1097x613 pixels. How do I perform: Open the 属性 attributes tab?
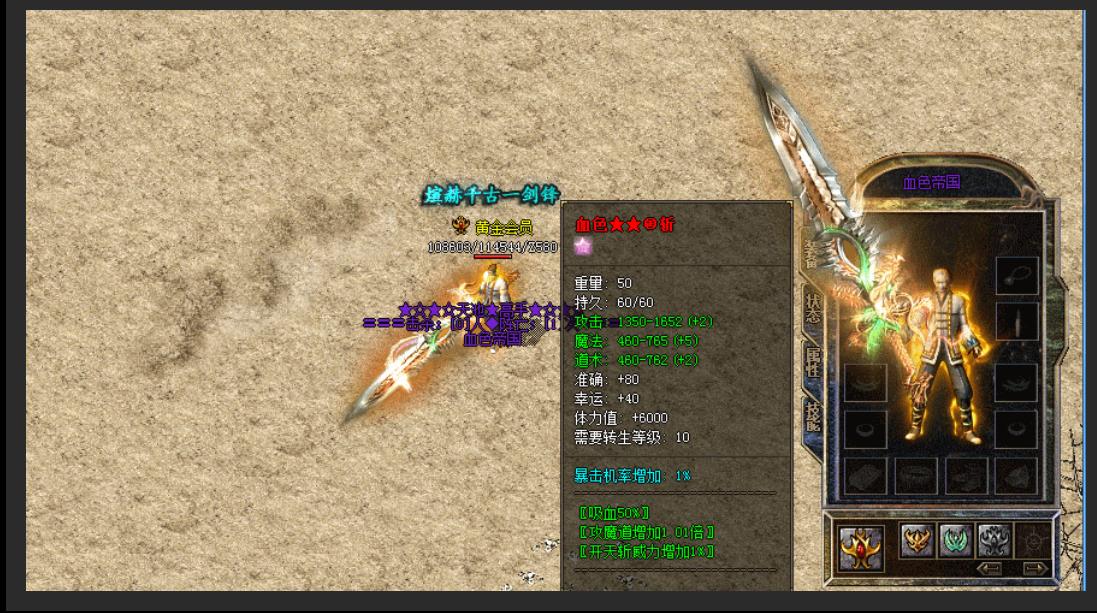(x=813, y=362)
